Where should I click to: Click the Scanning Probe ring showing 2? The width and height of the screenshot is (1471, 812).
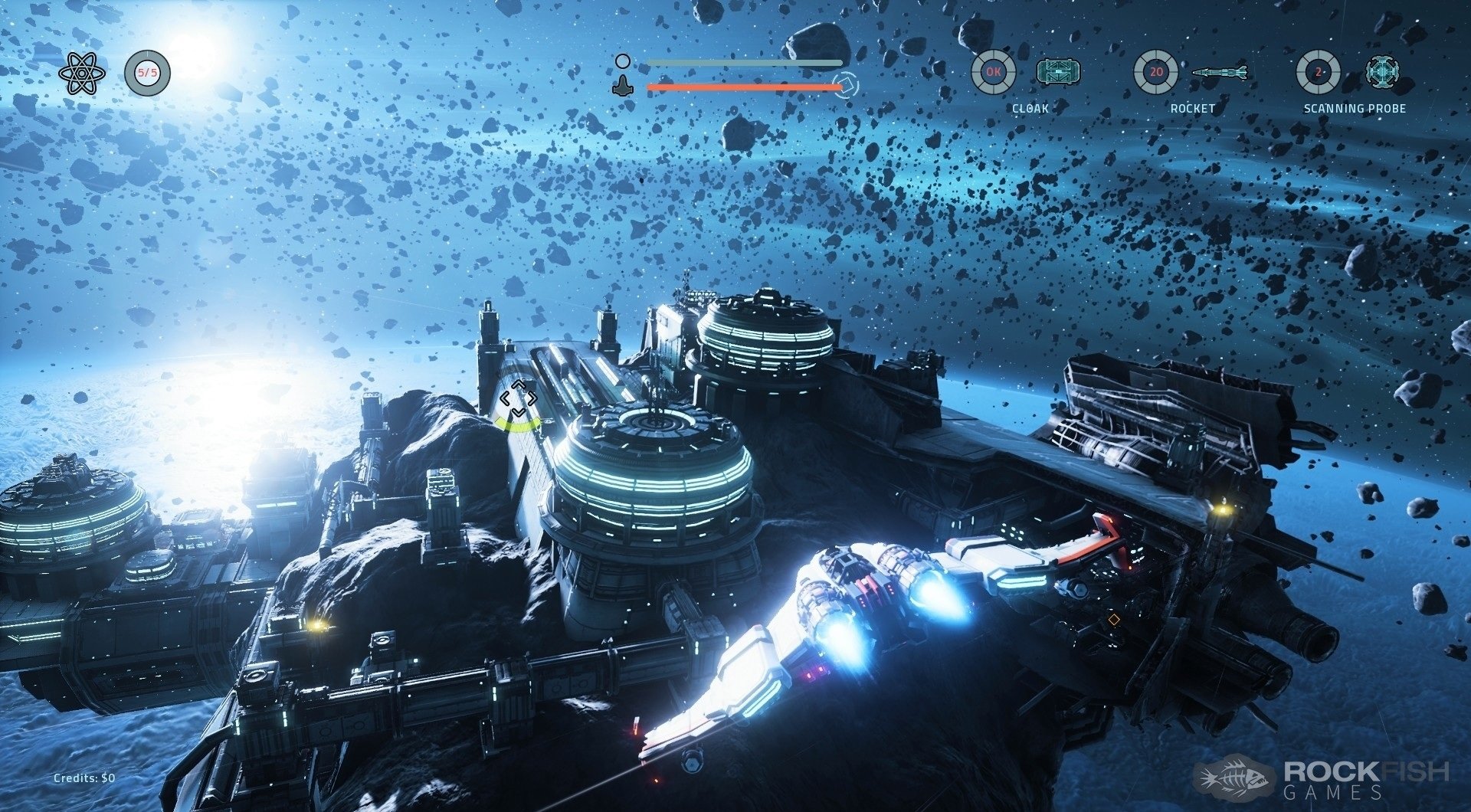point(1318,73)
